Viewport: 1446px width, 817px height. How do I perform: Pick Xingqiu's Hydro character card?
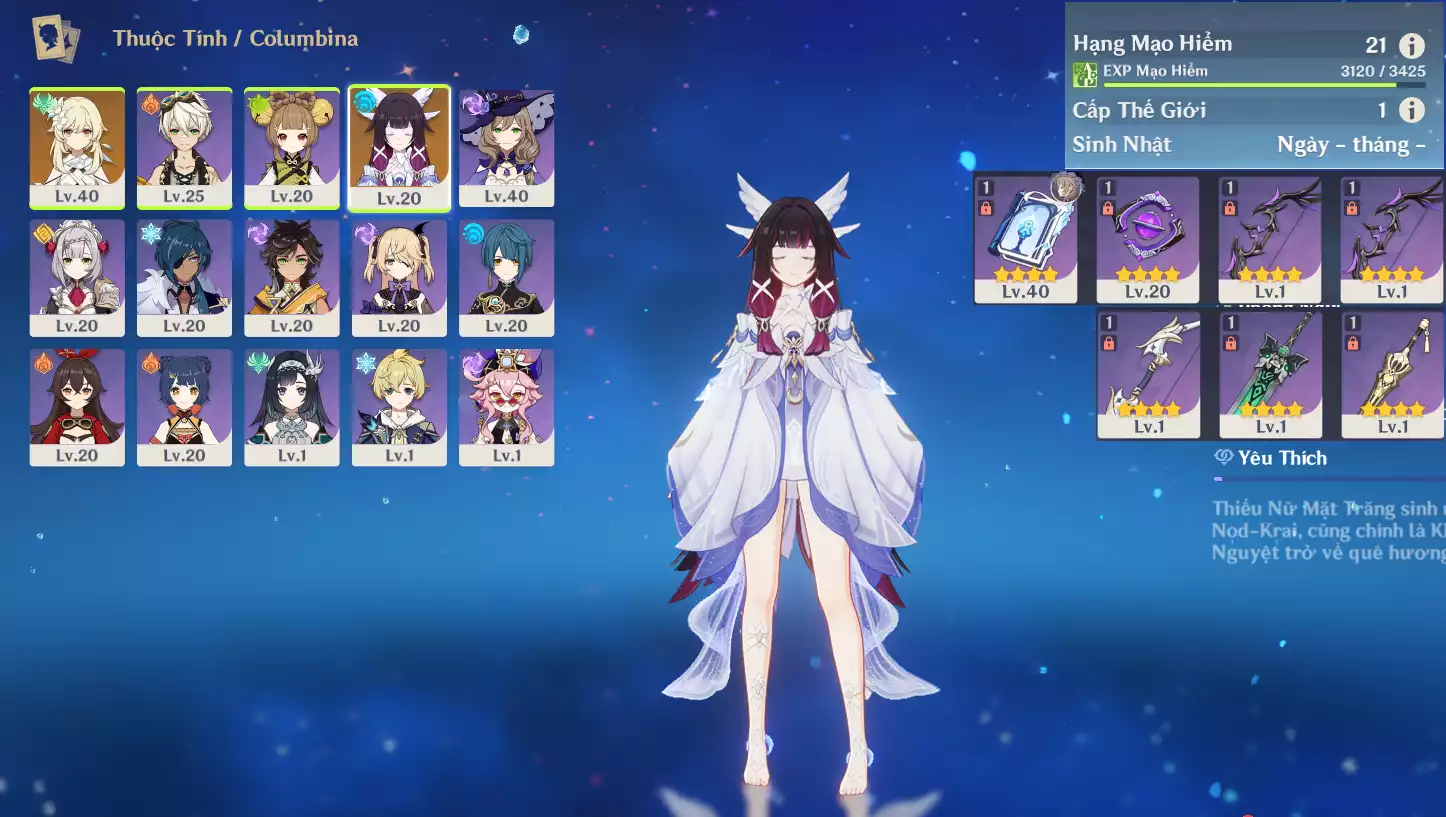pos(507,277)
